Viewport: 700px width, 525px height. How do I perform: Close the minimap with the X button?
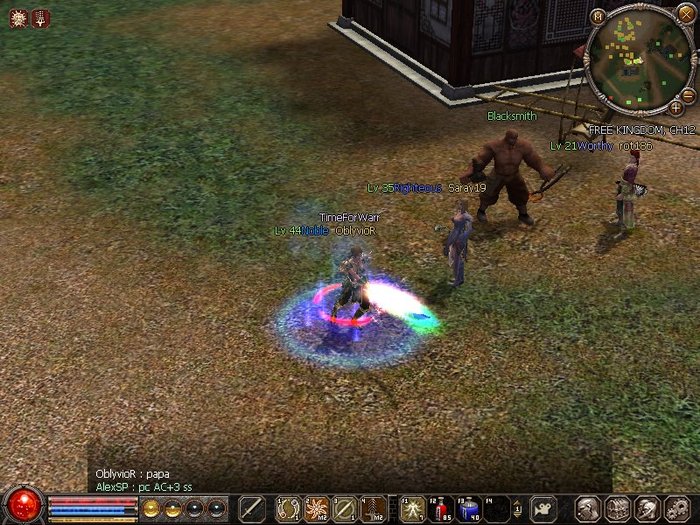(685, 14)
